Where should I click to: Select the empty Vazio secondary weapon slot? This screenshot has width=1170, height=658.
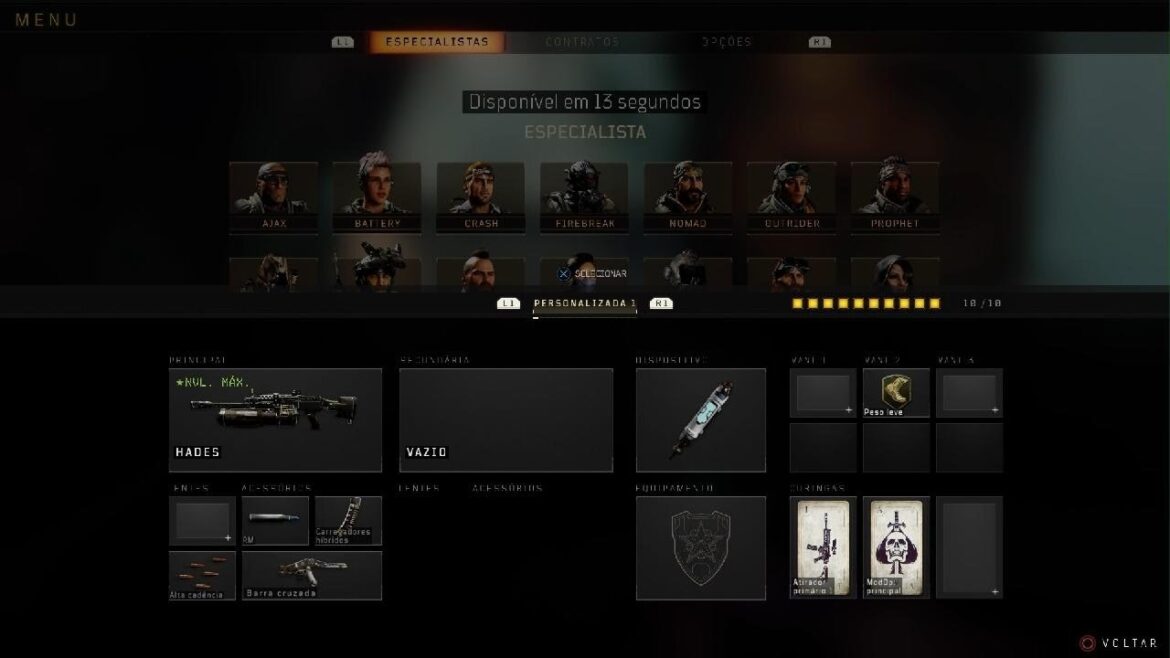click(x=506, y=419)
